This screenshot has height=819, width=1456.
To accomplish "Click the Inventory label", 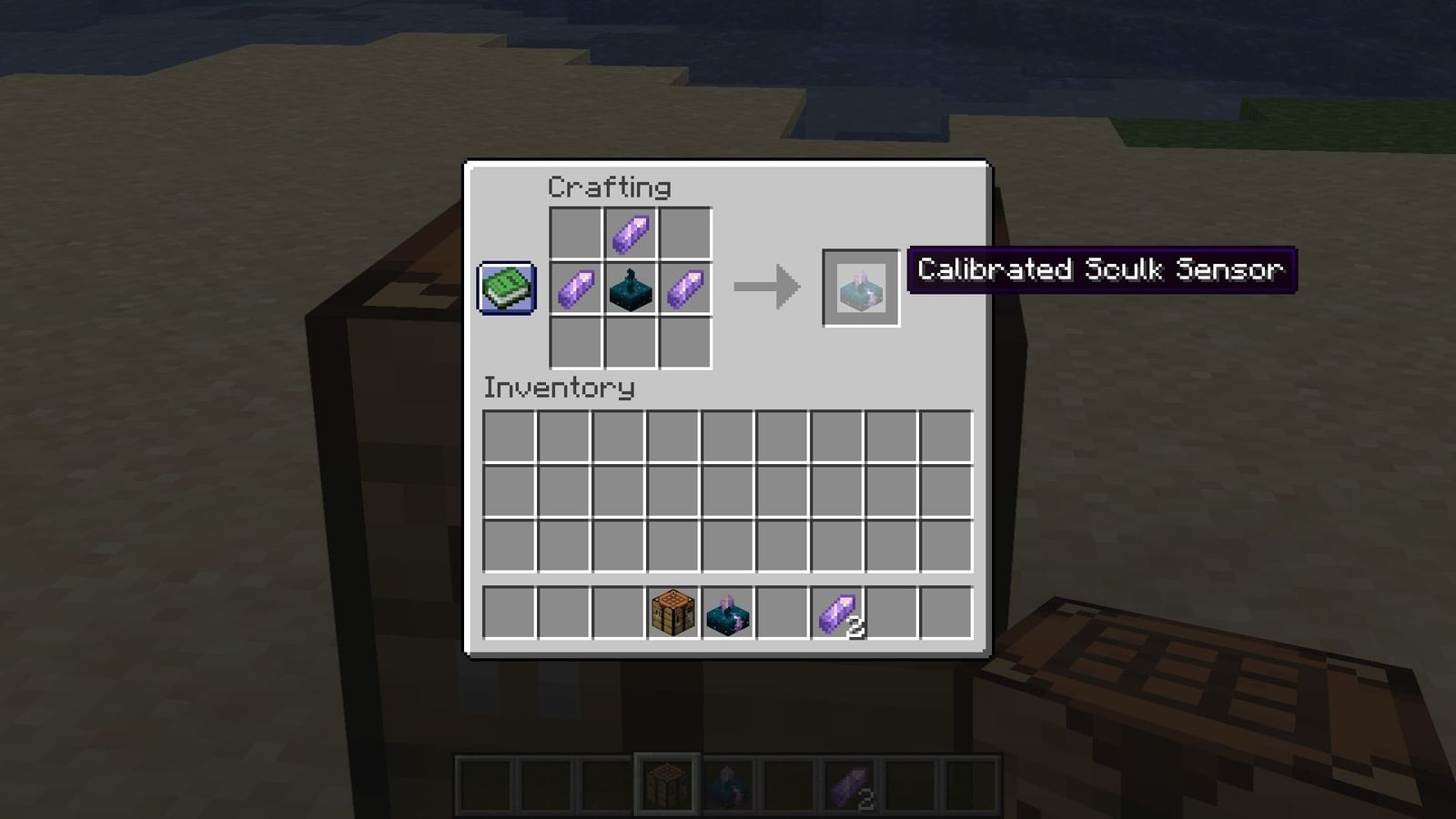I will coord(559,388).
